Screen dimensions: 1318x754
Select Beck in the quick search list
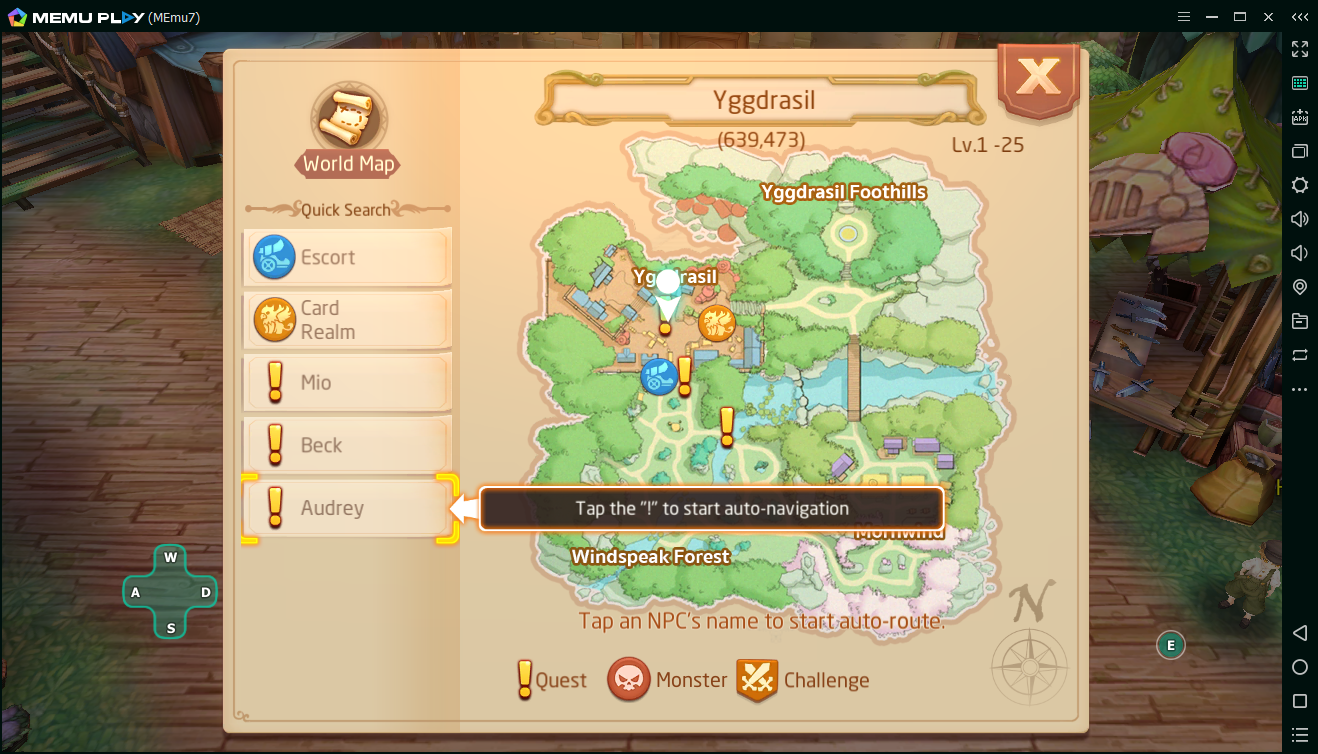click(x=347, y=445)
